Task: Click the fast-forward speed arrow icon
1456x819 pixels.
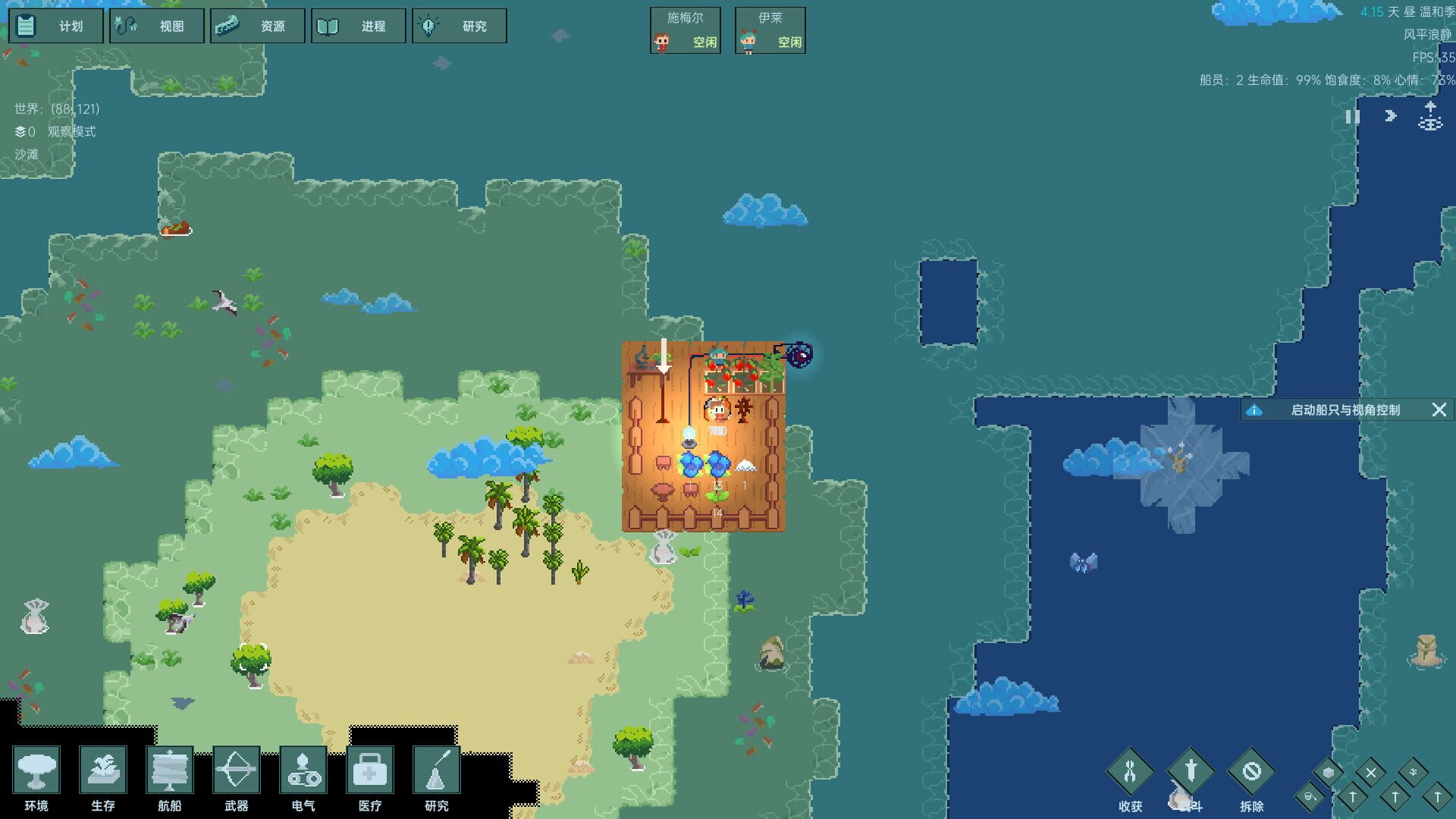Action: 1389,115
